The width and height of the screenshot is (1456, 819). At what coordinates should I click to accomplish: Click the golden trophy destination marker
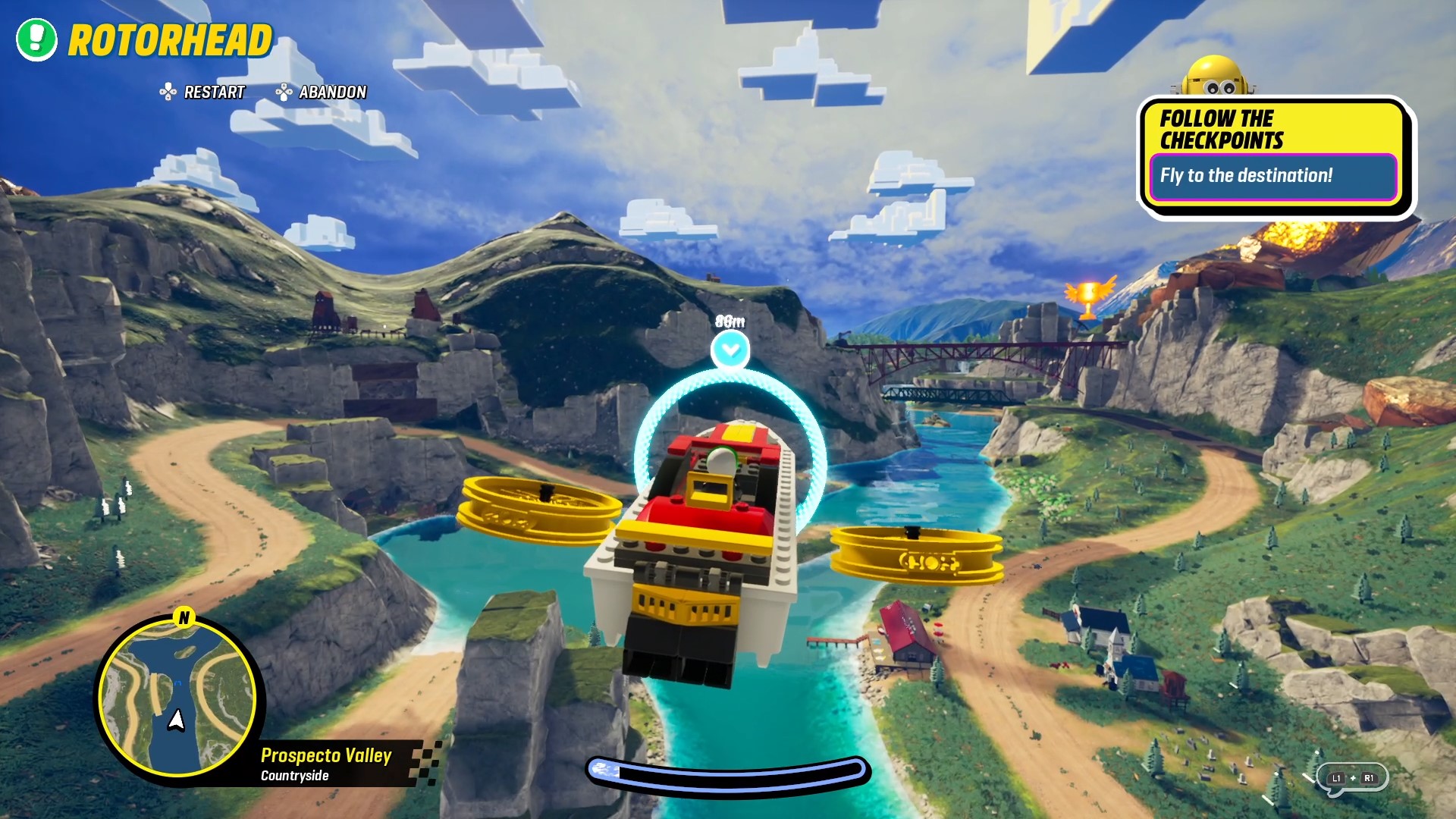point(1089,297)
